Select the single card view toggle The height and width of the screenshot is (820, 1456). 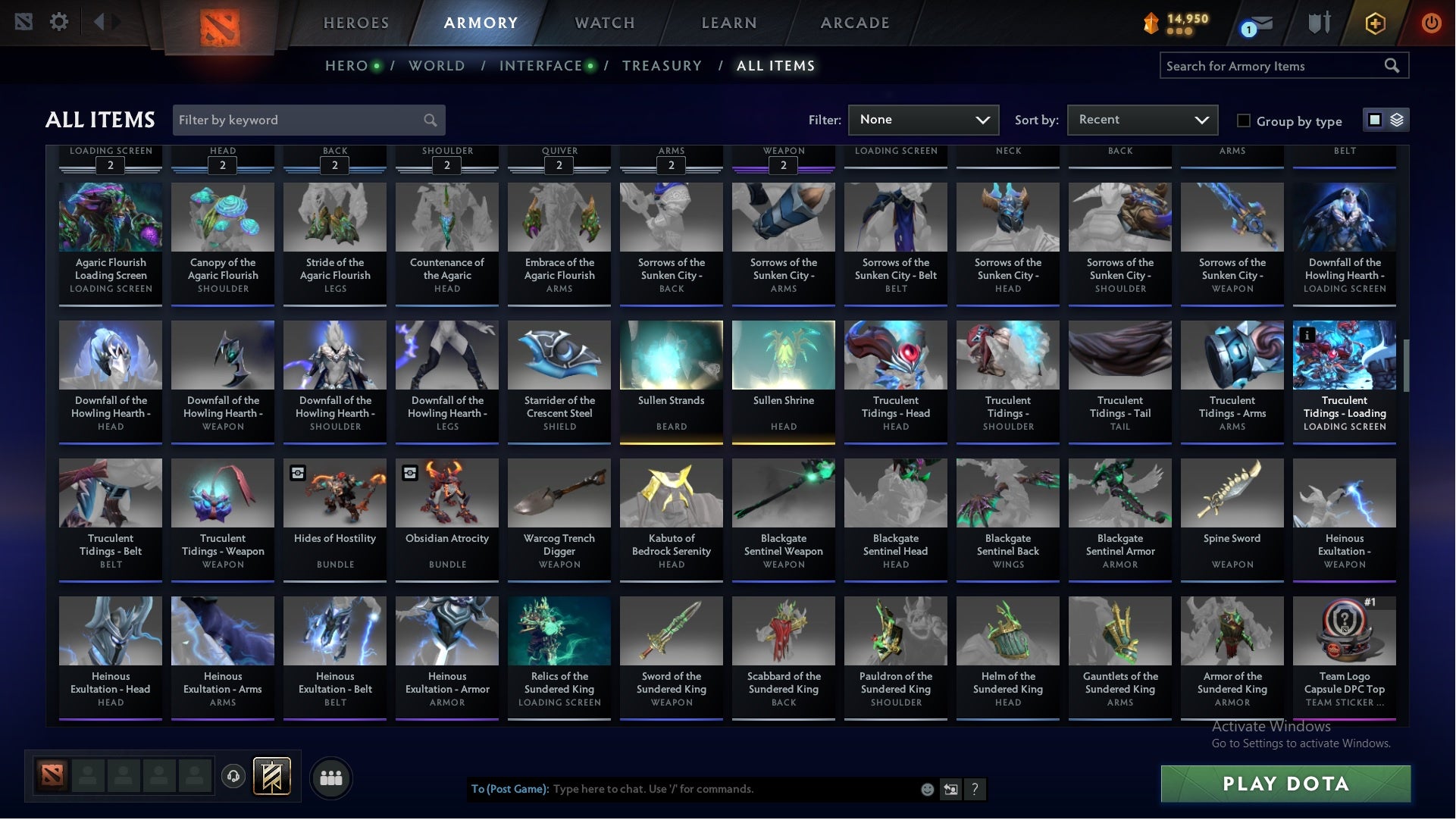pos(1374,120)
